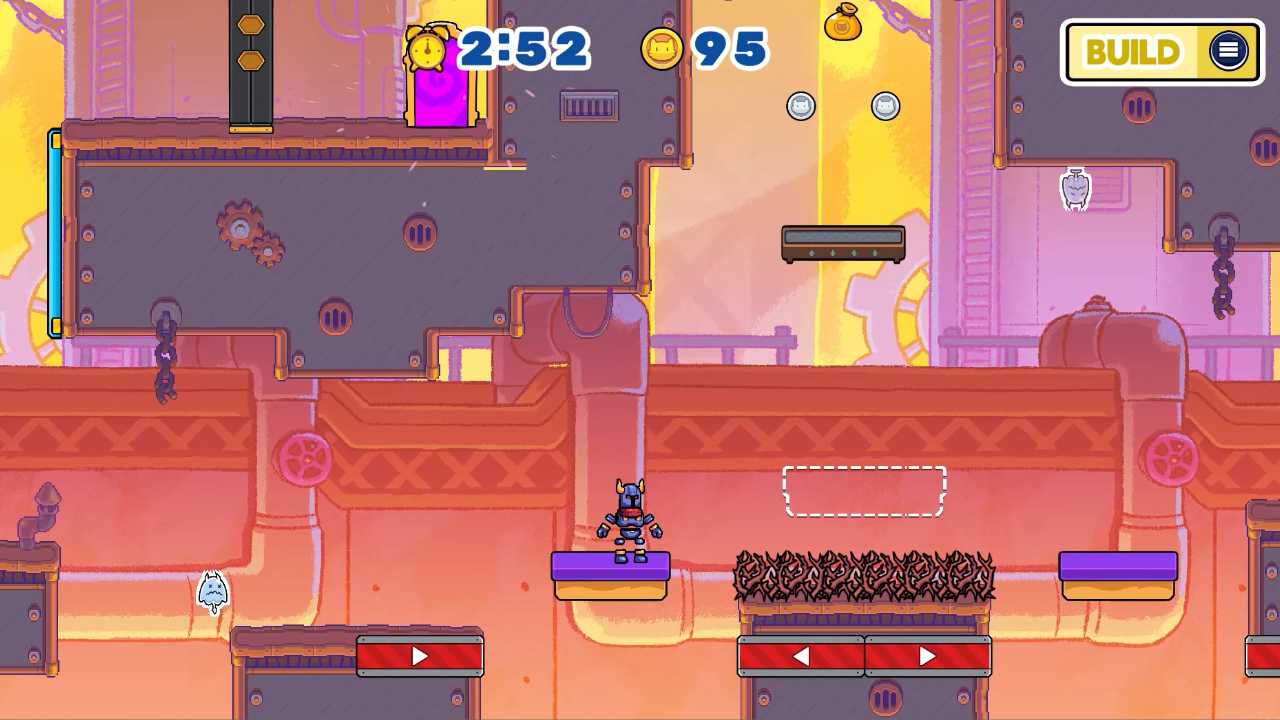Screen dimensions: 1280x720
Task: Toggle the right arrow on the left conveyor panel
Action: pos(420,655)
